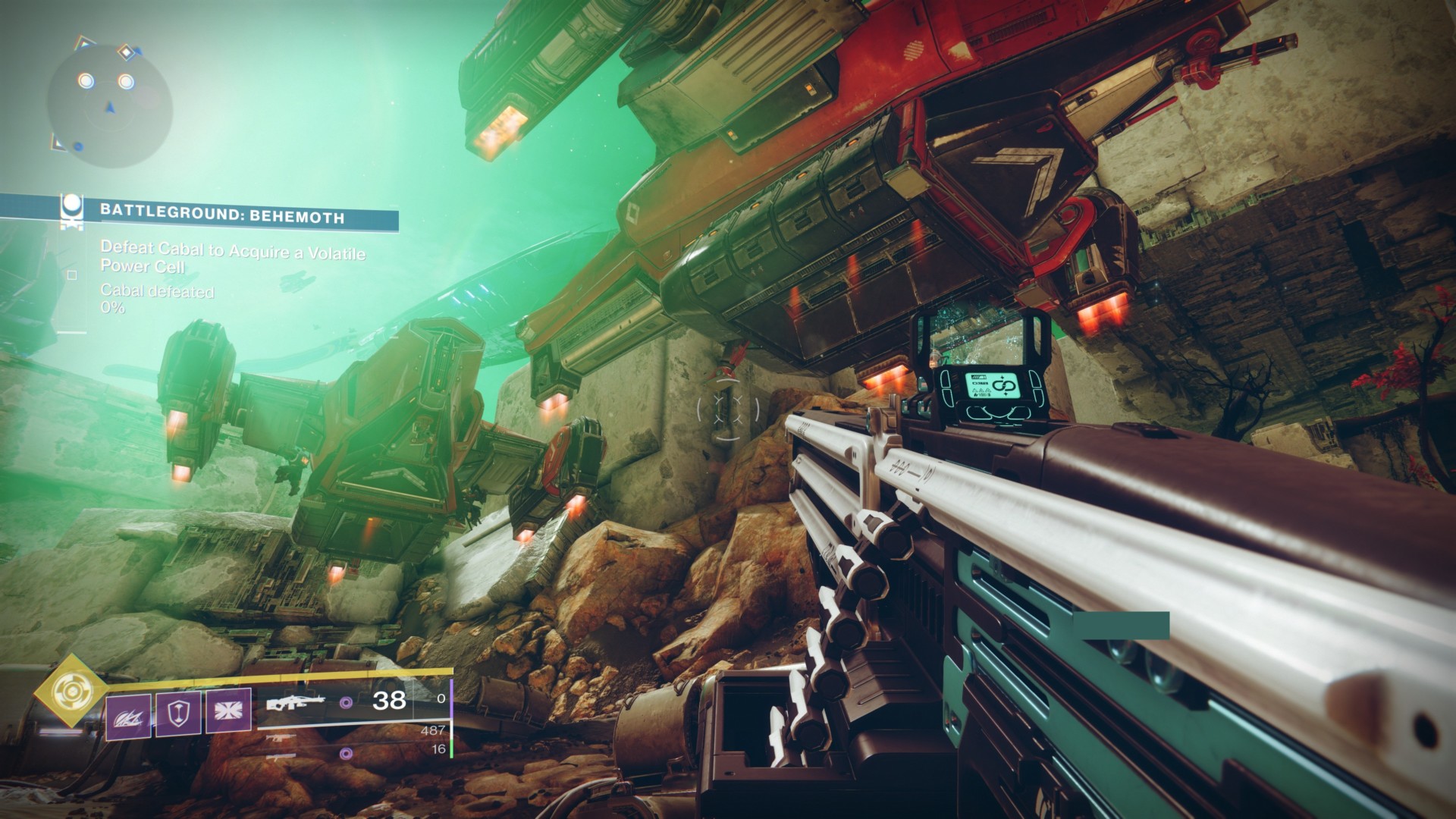
Task: Activate the burst melee ability icon
Action: (x=228, y=715)
